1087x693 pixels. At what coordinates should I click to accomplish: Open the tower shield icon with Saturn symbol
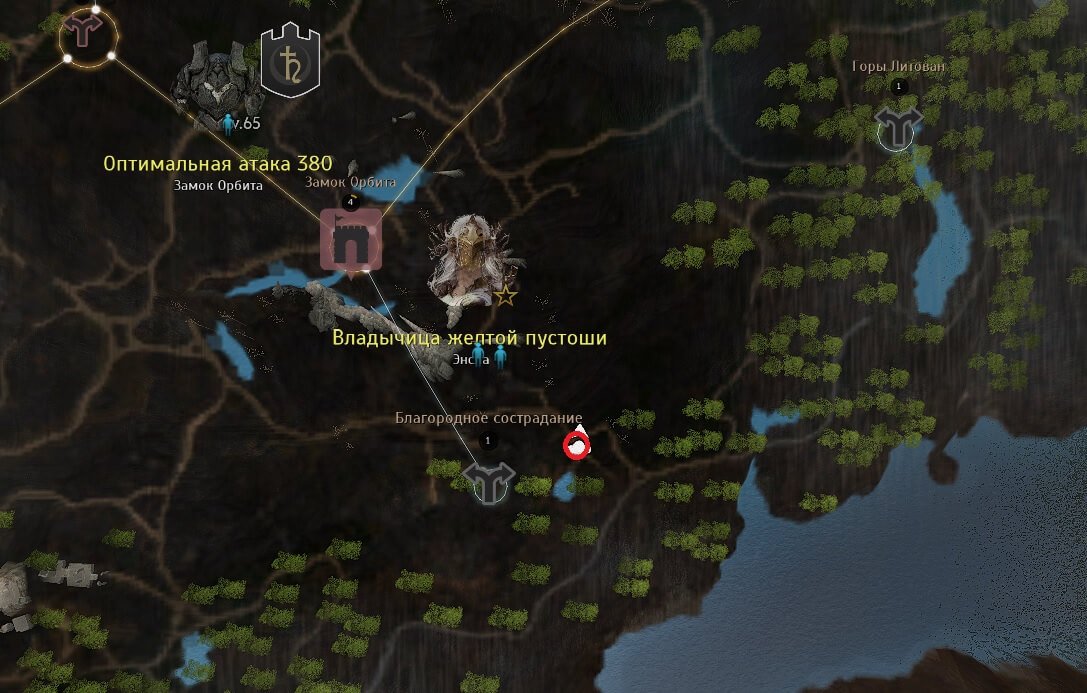click(290, 59)
